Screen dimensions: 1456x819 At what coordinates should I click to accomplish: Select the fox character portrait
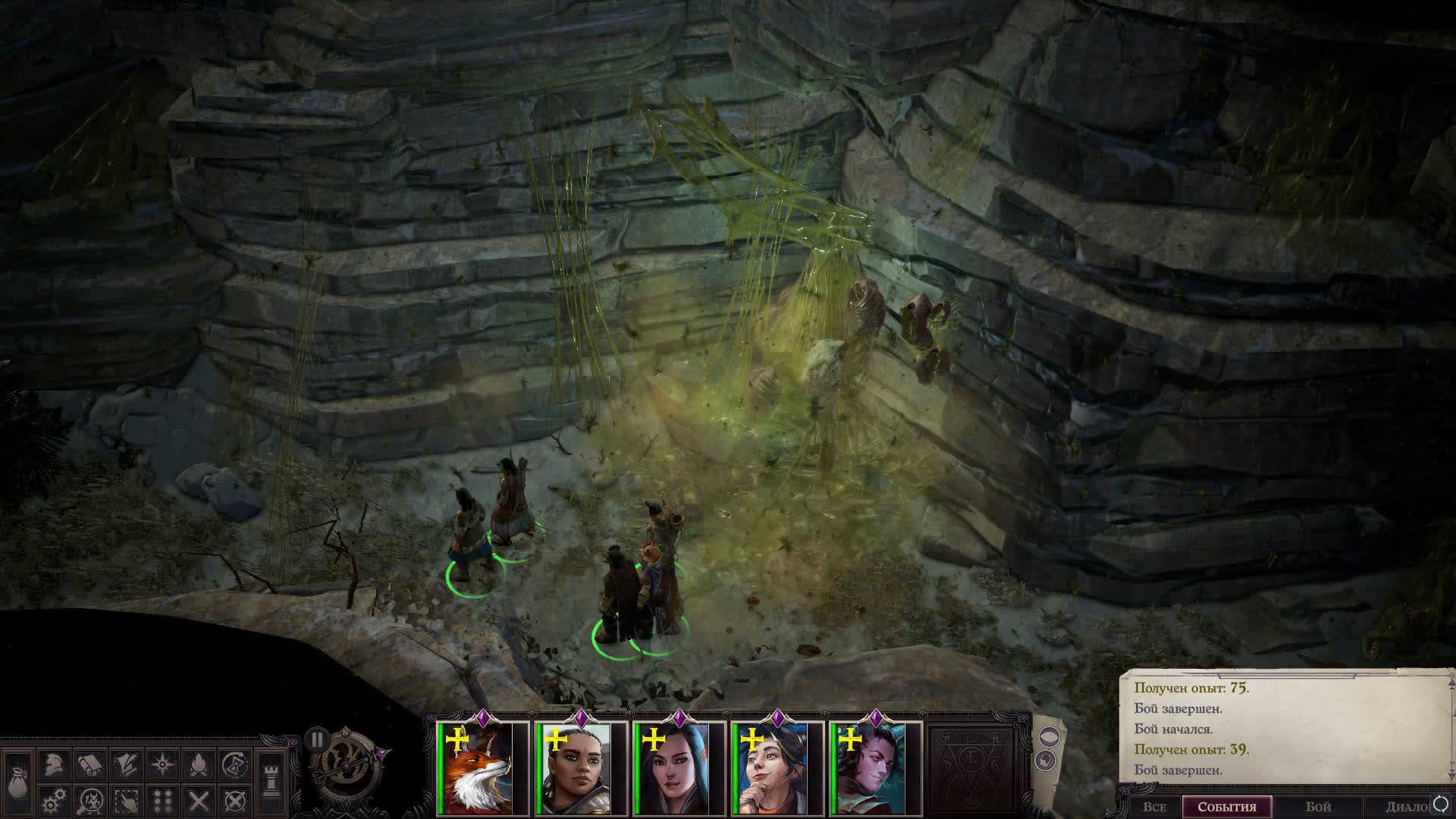477,769
